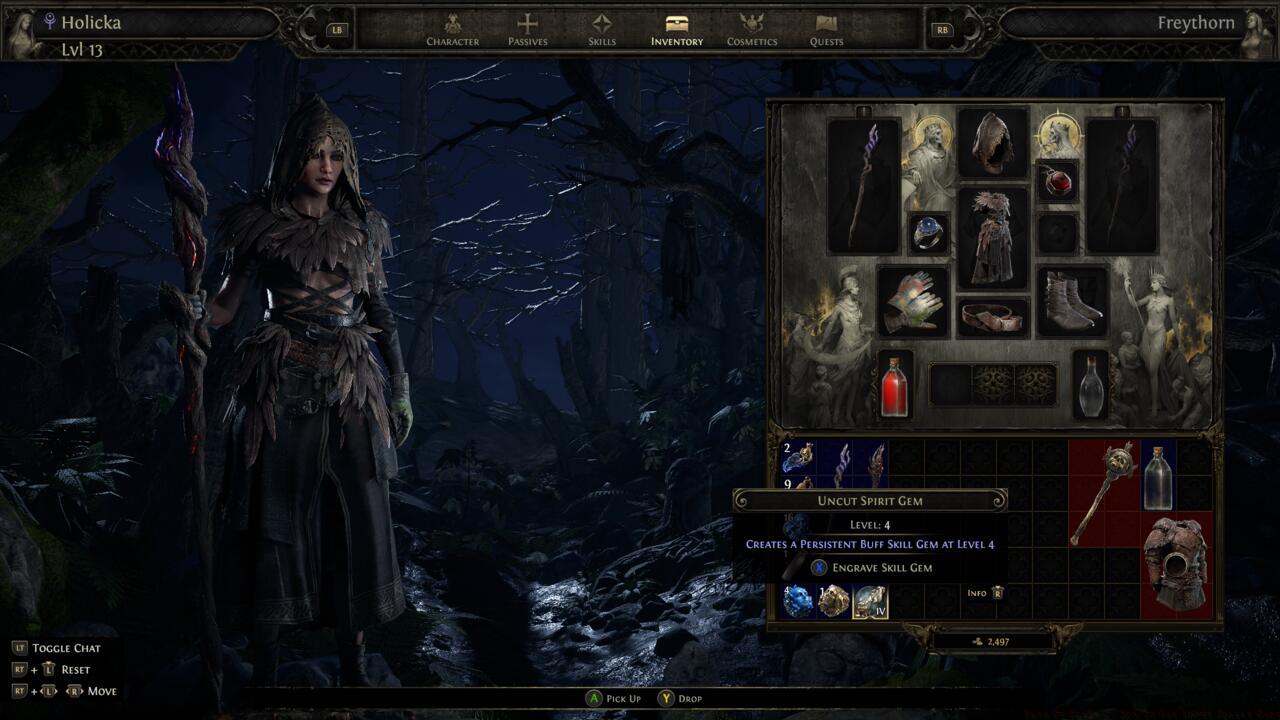
Task: Select the equipped red amulet
Action: click(x=1060, y=183)
